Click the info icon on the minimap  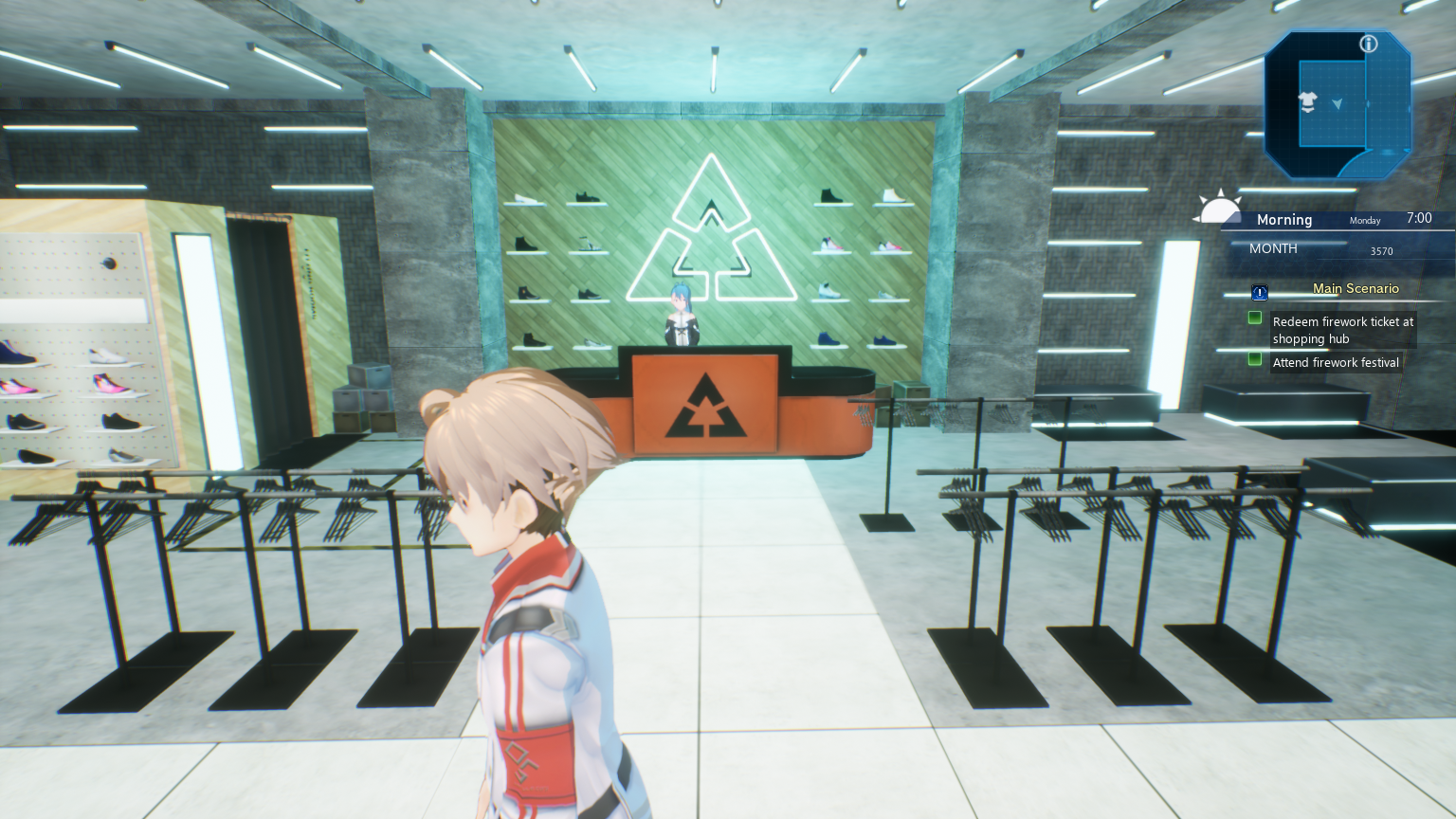[x=1369, y=44]
